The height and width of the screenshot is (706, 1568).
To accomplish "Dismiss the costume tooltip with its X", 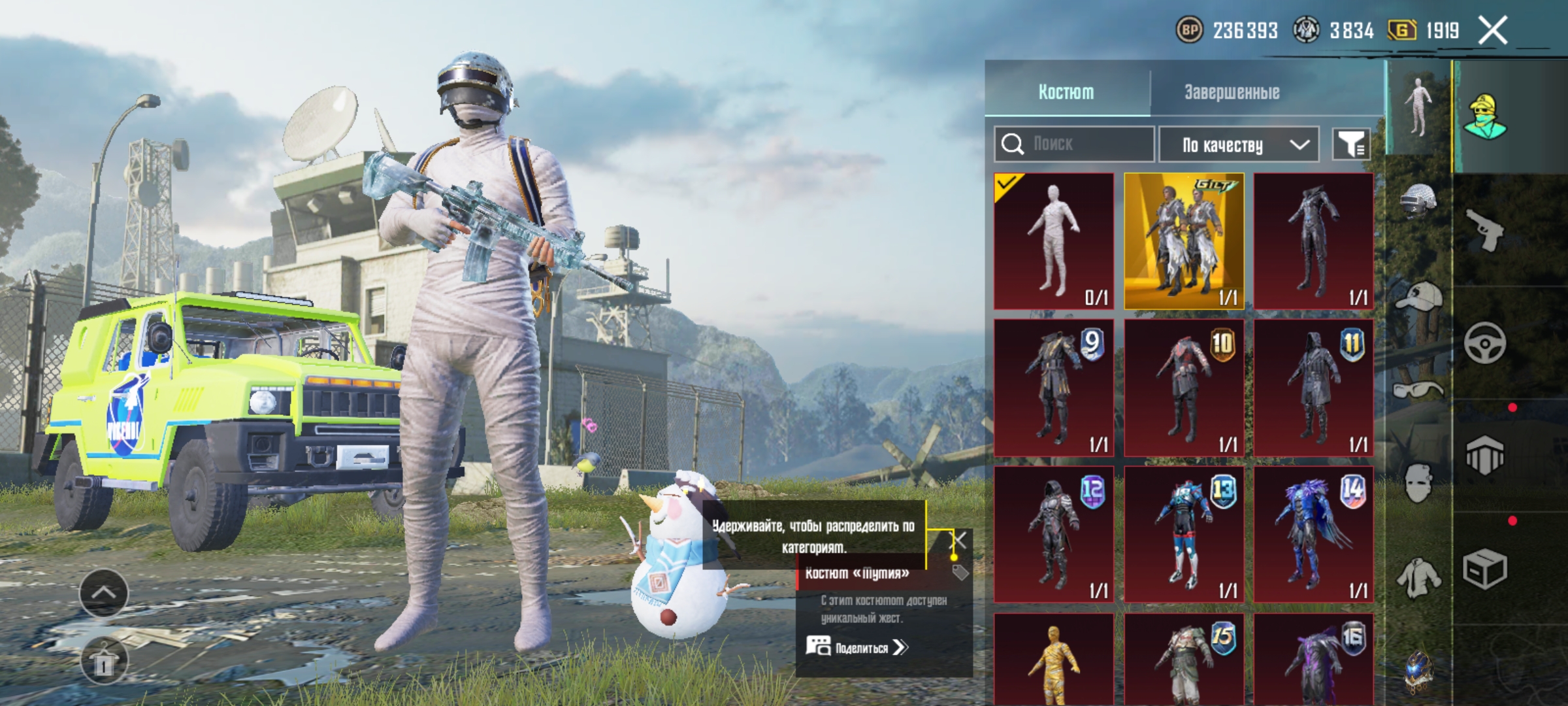I will point(958,541).
